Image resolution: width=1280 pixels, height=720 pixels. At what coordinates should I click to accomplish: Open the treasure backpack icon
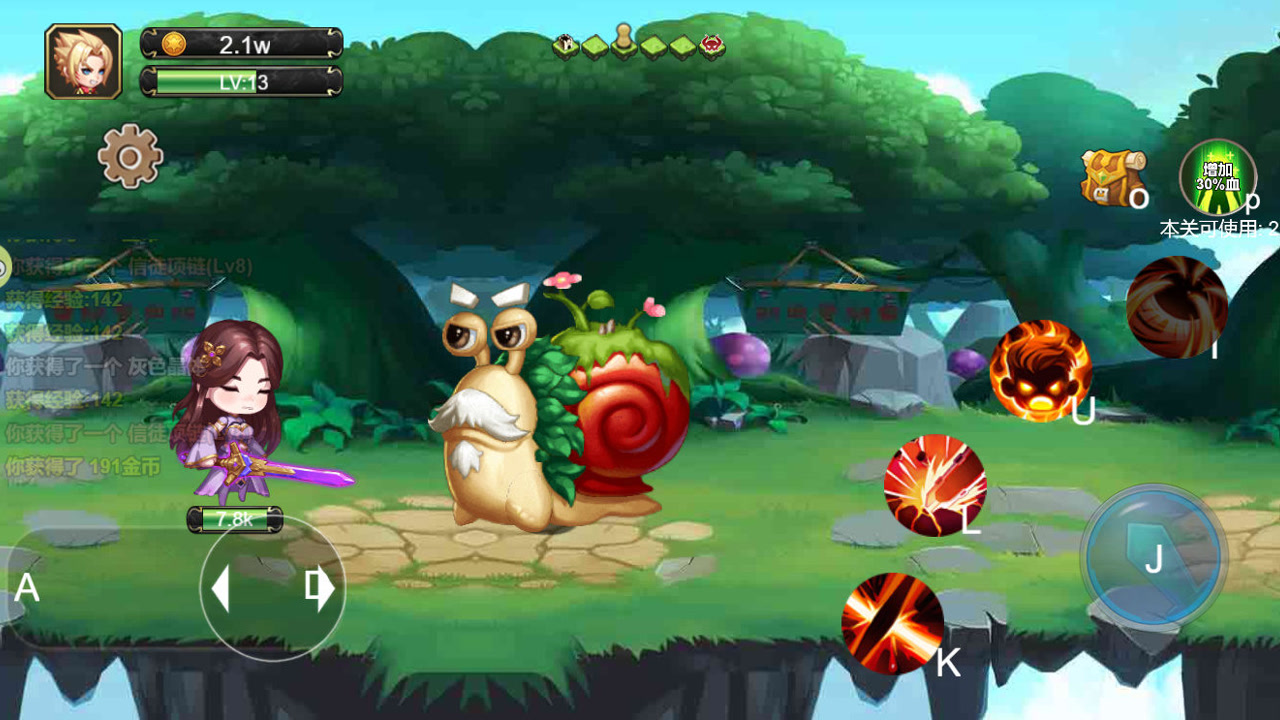tap(1112, 177)
